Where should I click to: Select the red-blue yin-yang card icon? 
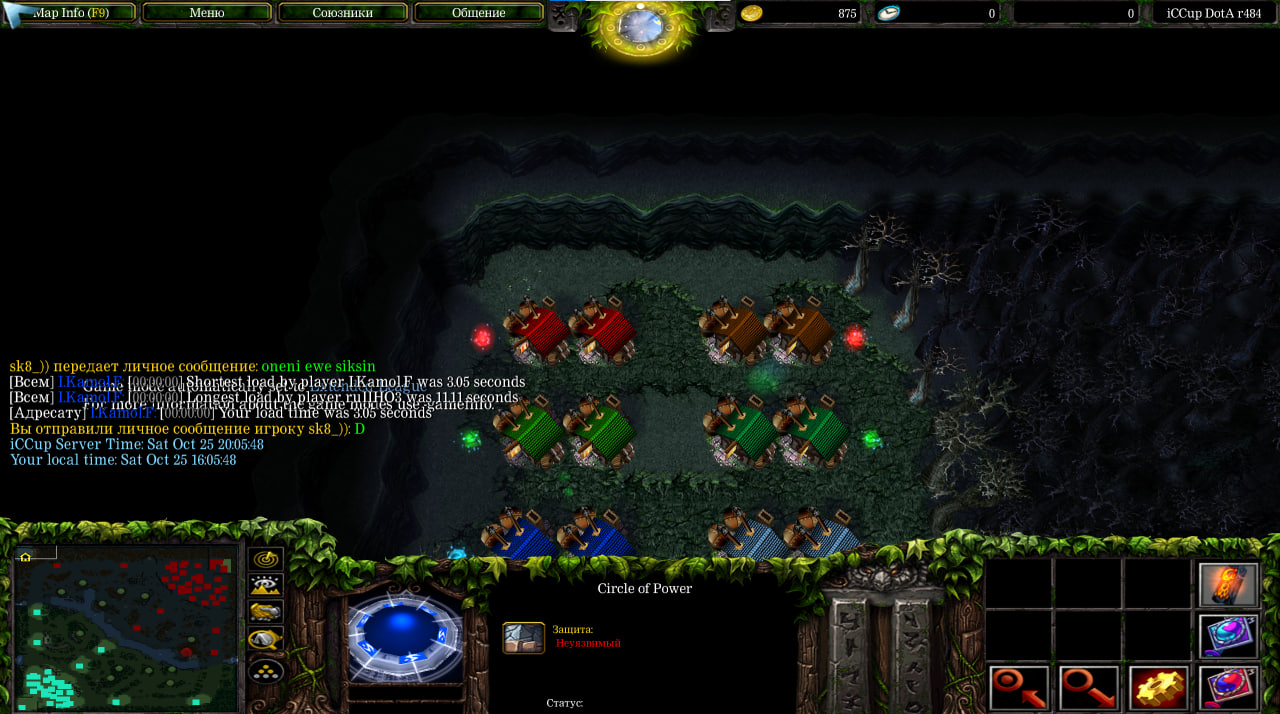click(x=1228, y=688)
